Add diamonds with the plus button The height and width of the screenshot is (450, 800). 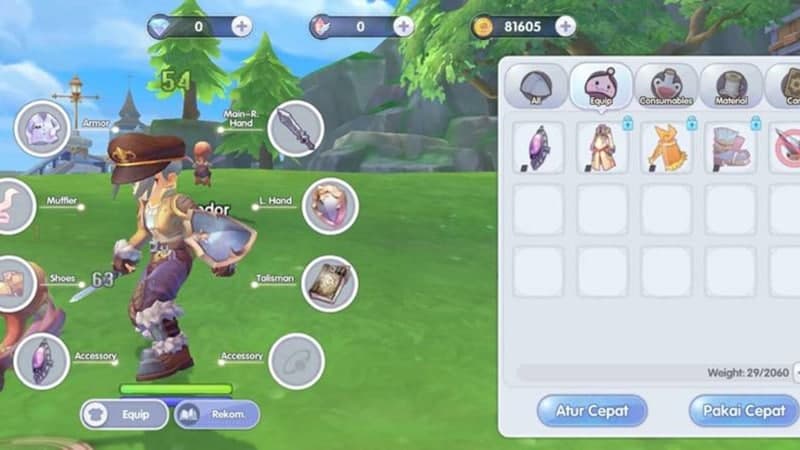click(242, 26)
